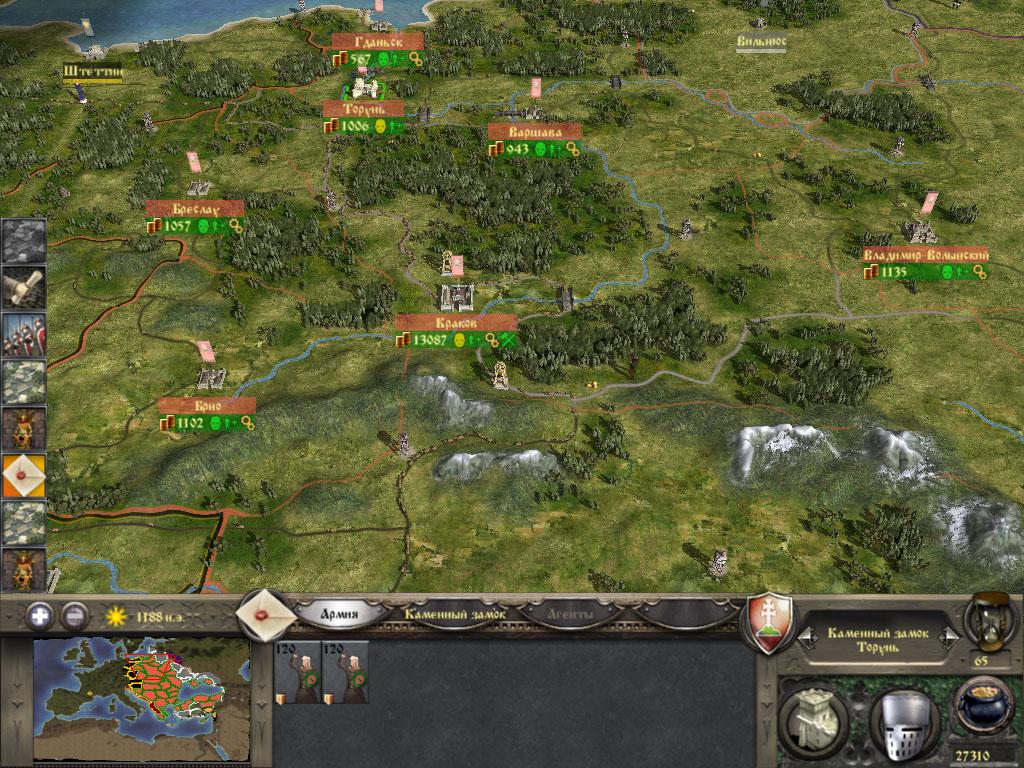
Task: Open the Каменный замок tab
Action: pyautogui.click(x=456, y=613)
